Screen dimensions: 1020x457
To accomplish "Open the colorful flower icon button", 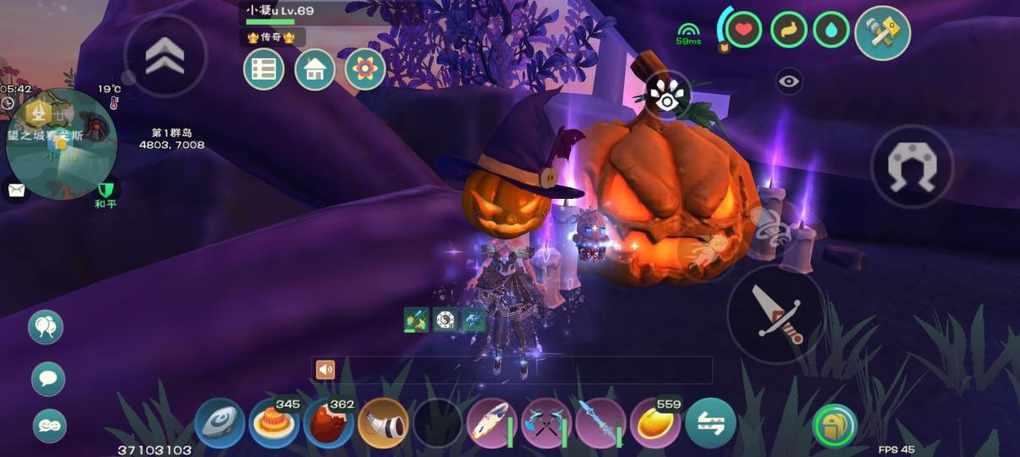I will [365, 70].
